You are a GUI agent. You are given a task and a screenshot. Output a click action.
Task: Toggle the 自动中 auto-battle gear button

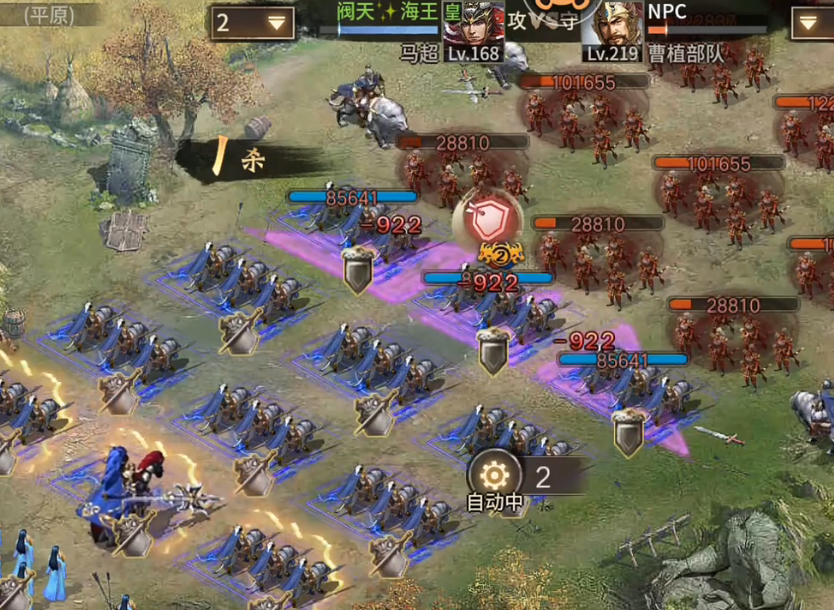(x=494, y=474)
